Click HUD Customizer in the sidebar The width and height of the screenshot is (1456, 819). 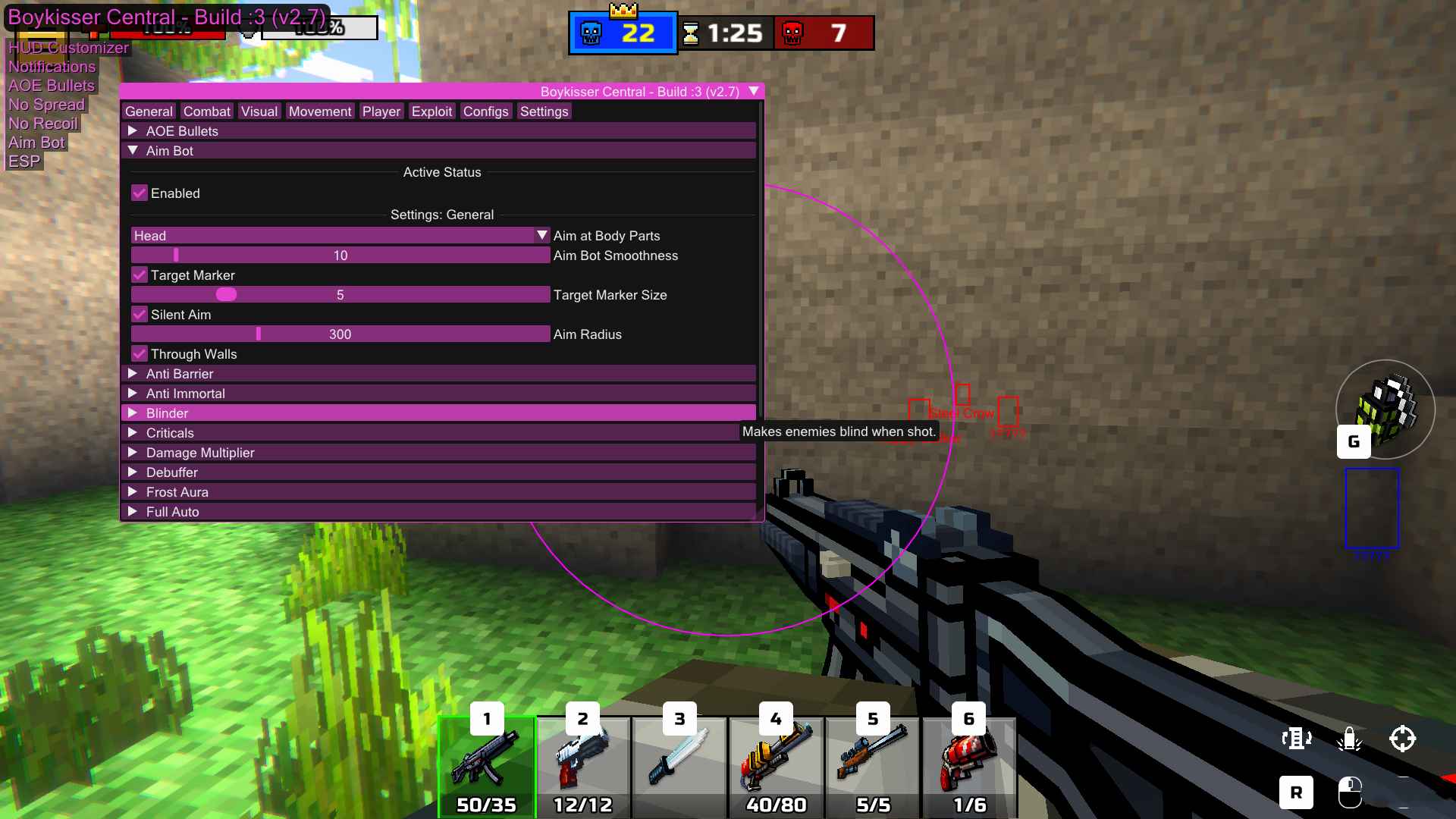[68, 48]
